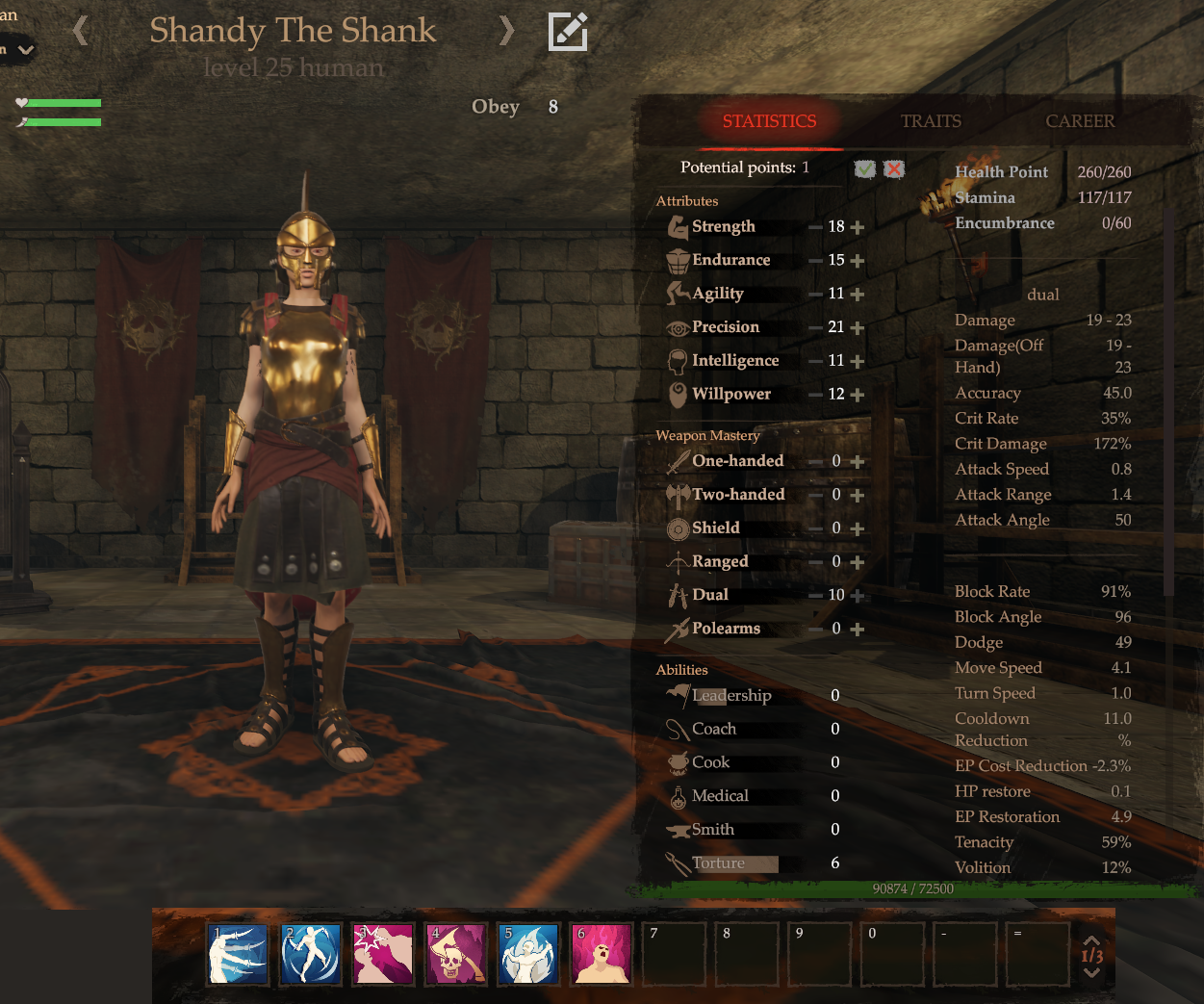Open the Career tab

(x=1080, y=121)
